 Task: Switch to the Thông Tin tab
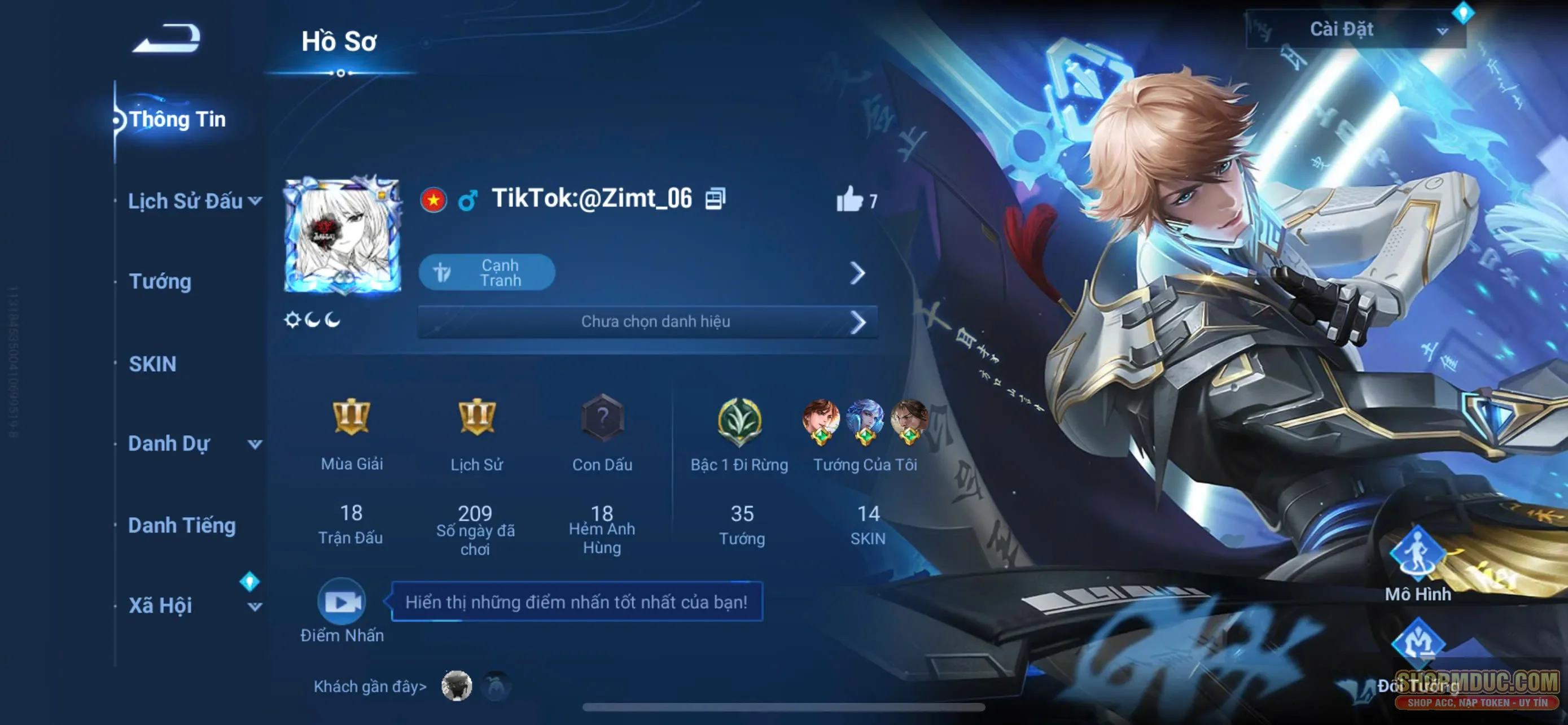(x=178, y=119)
